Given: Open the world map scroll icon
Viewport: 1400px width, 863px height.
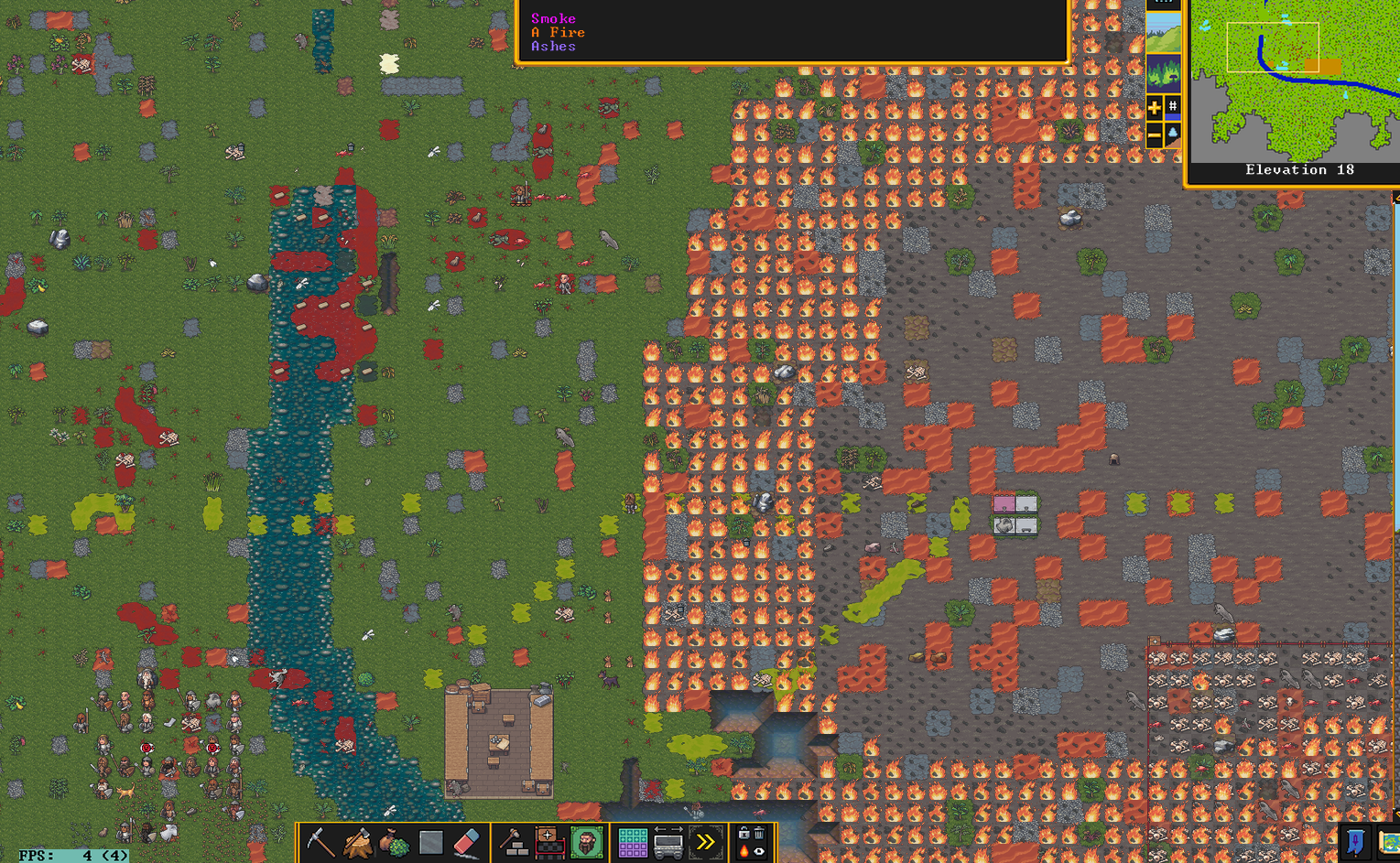Looking at the screenshot, I should pyautogui.click(x=1390, y=842).
